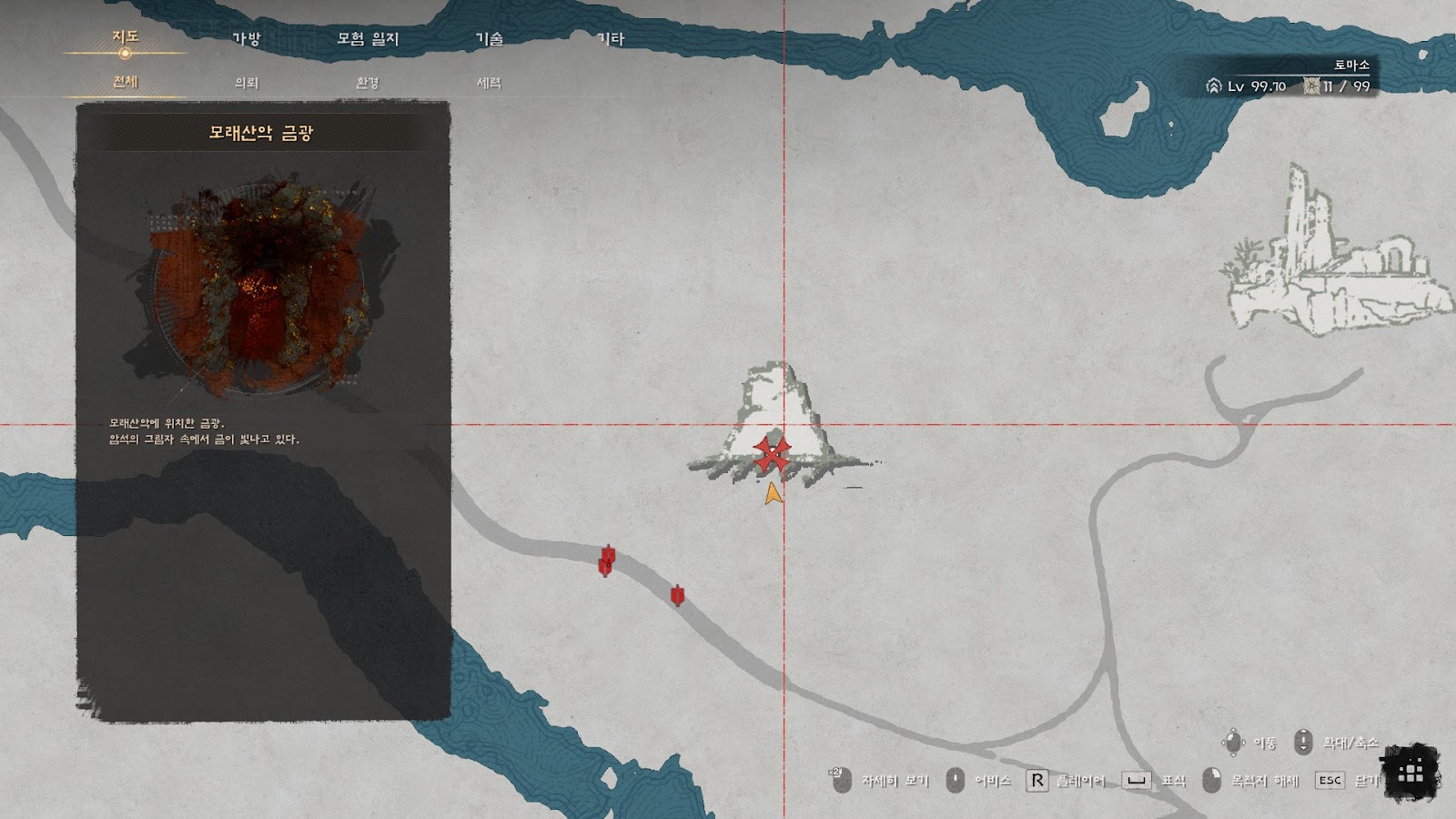The width and height of the screenshot is (1456, 819).
Task: Switch to the 세력 (Faction) map filter
Action: [490, 83]
